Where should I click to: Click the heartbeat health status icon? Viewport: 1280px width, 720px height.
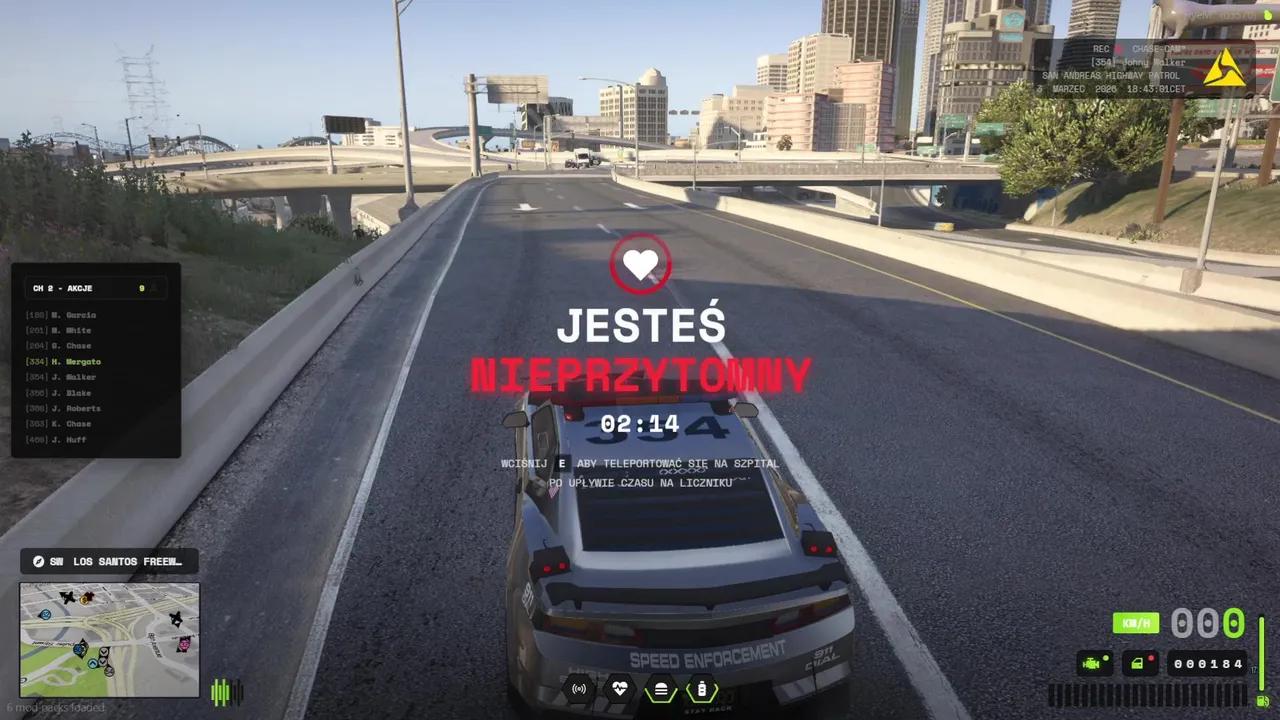tap(620, 689)
